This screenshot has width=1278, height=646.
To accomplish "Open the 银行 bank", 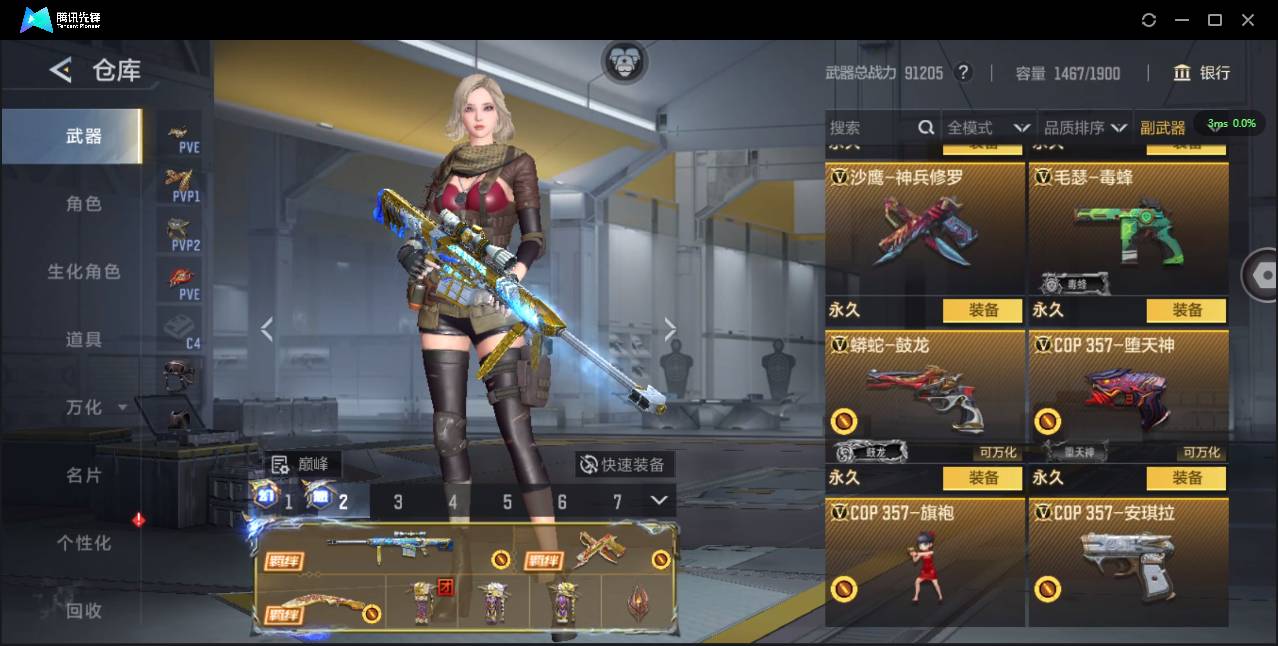I will point(1202,73).
